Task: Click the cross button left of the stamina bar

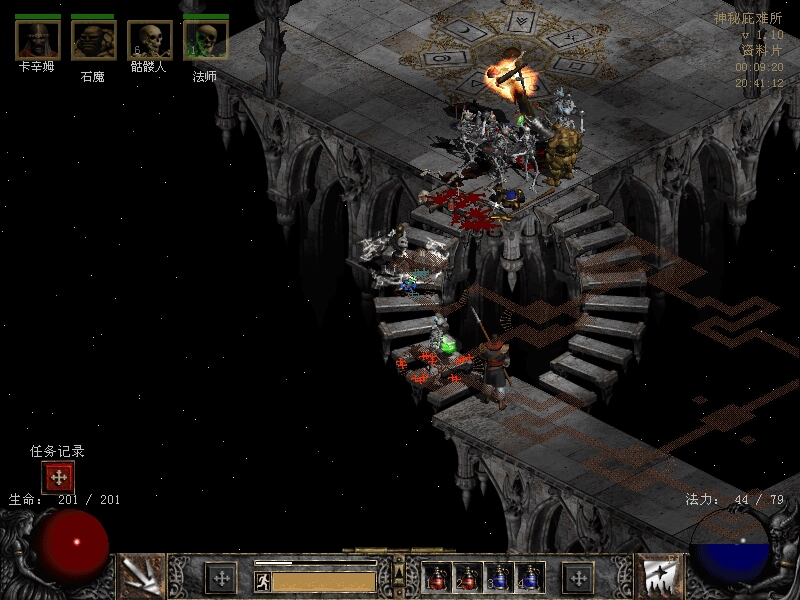Action: click(221, 578)
